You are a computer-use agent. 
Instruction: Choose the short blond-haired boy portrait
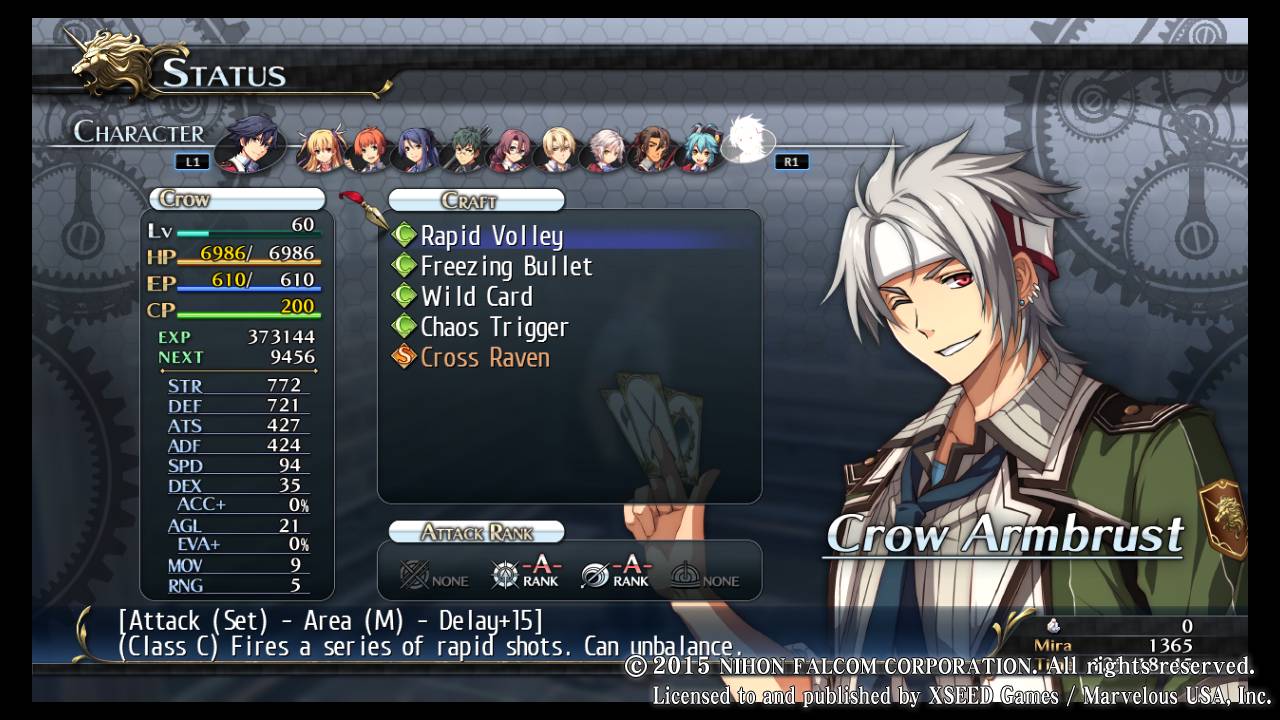pyautogui.click(x=558, y=150)
